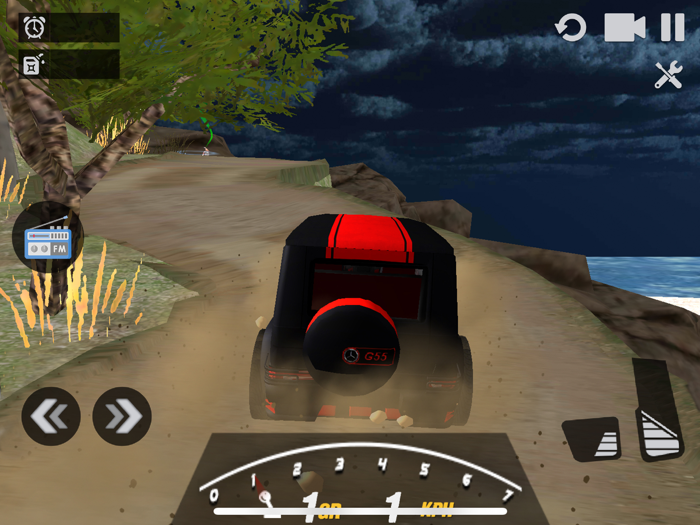Steer right with the right arrow button
Viewport: 700px width, 525px height.
[122, 416]
